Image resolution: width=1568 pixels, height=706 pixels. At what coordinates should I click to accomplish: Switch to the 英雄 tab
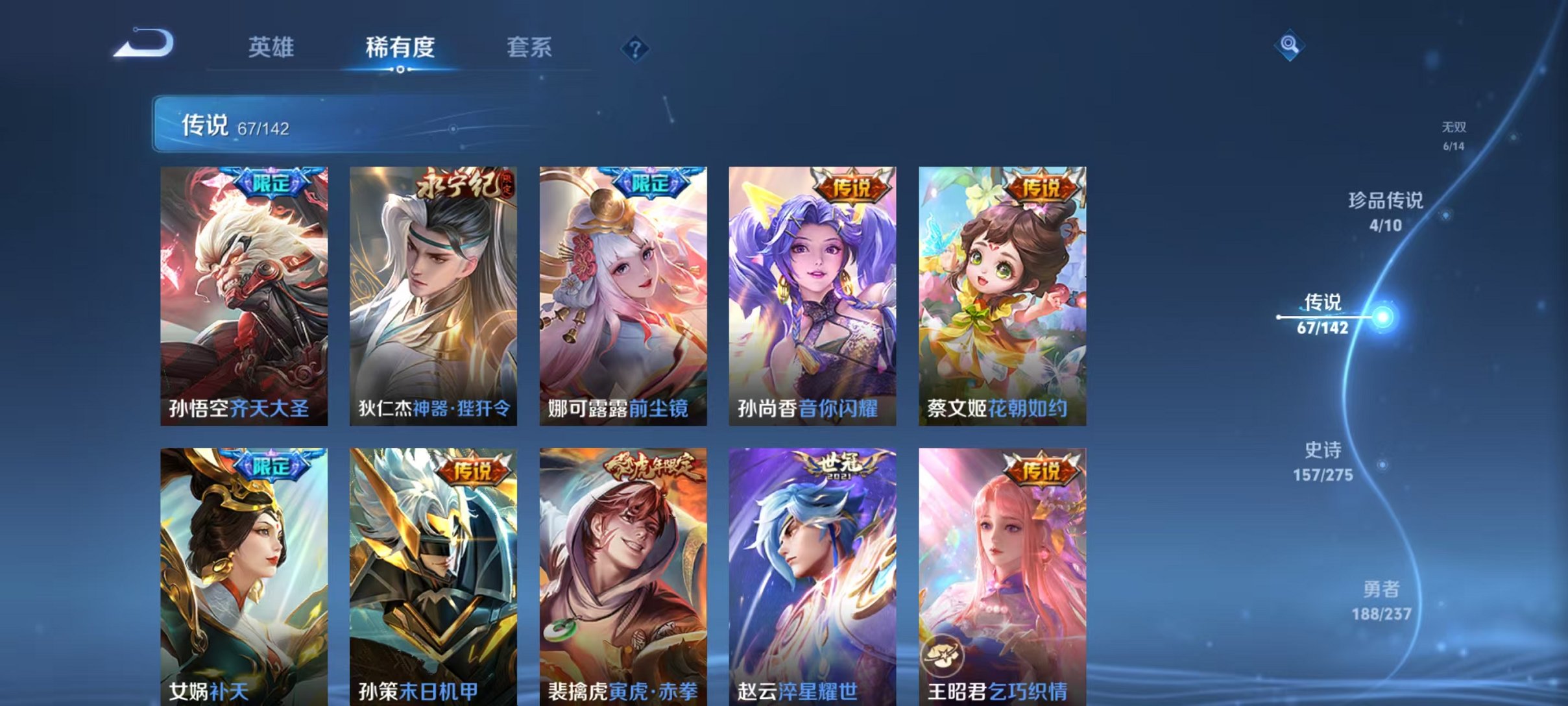(272, 47)
